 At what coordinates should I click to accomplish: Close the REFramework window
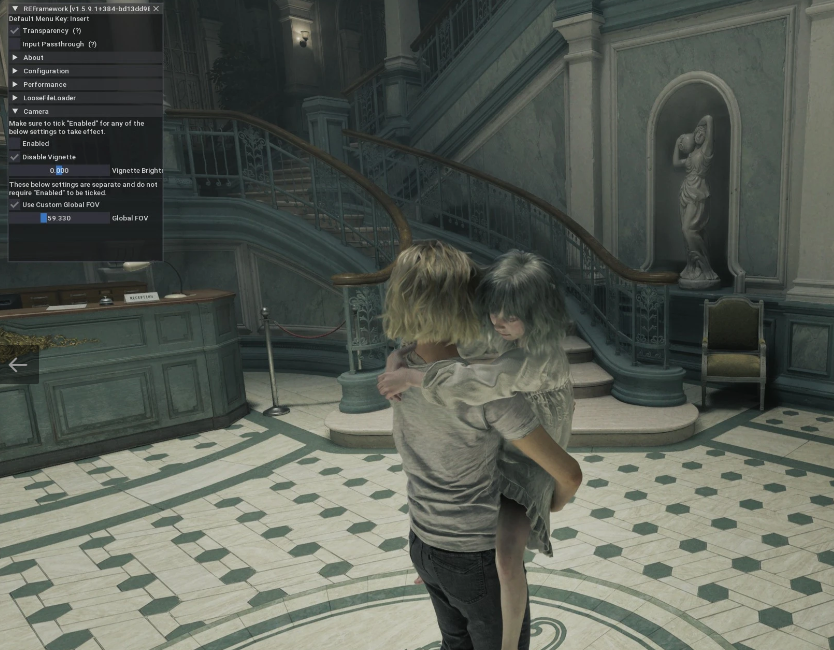click(156, 8)
